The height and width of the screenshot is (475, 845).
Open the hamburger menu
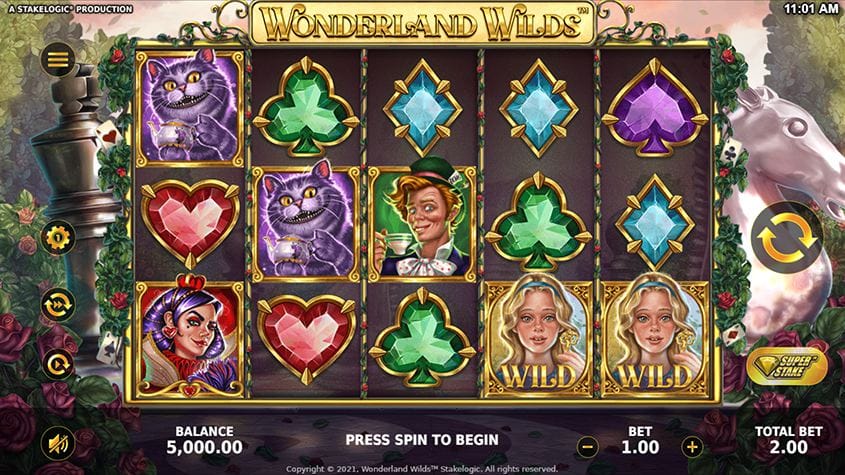57,61
